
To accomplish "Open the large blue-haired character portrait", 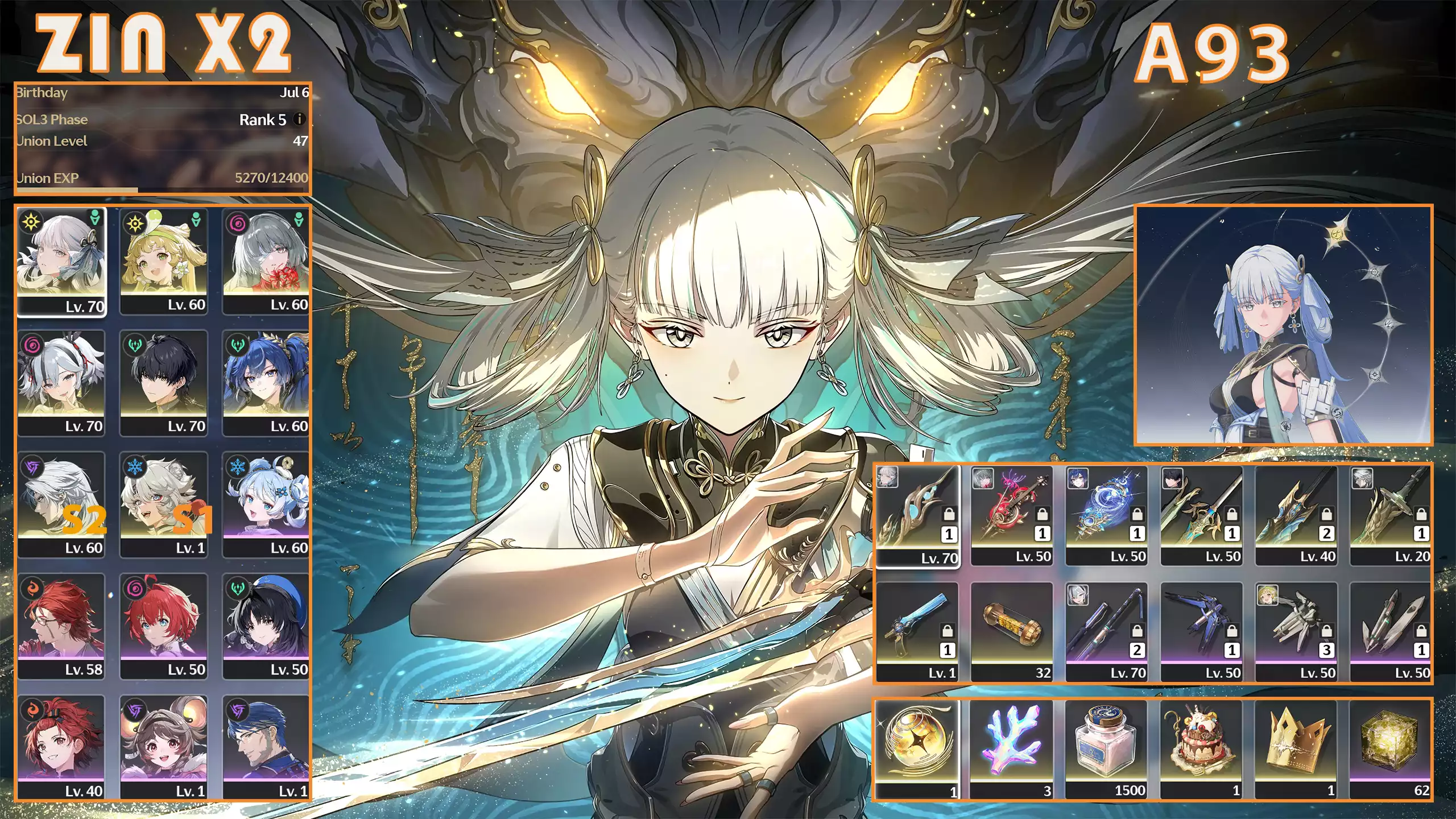I will point(1283,325).
